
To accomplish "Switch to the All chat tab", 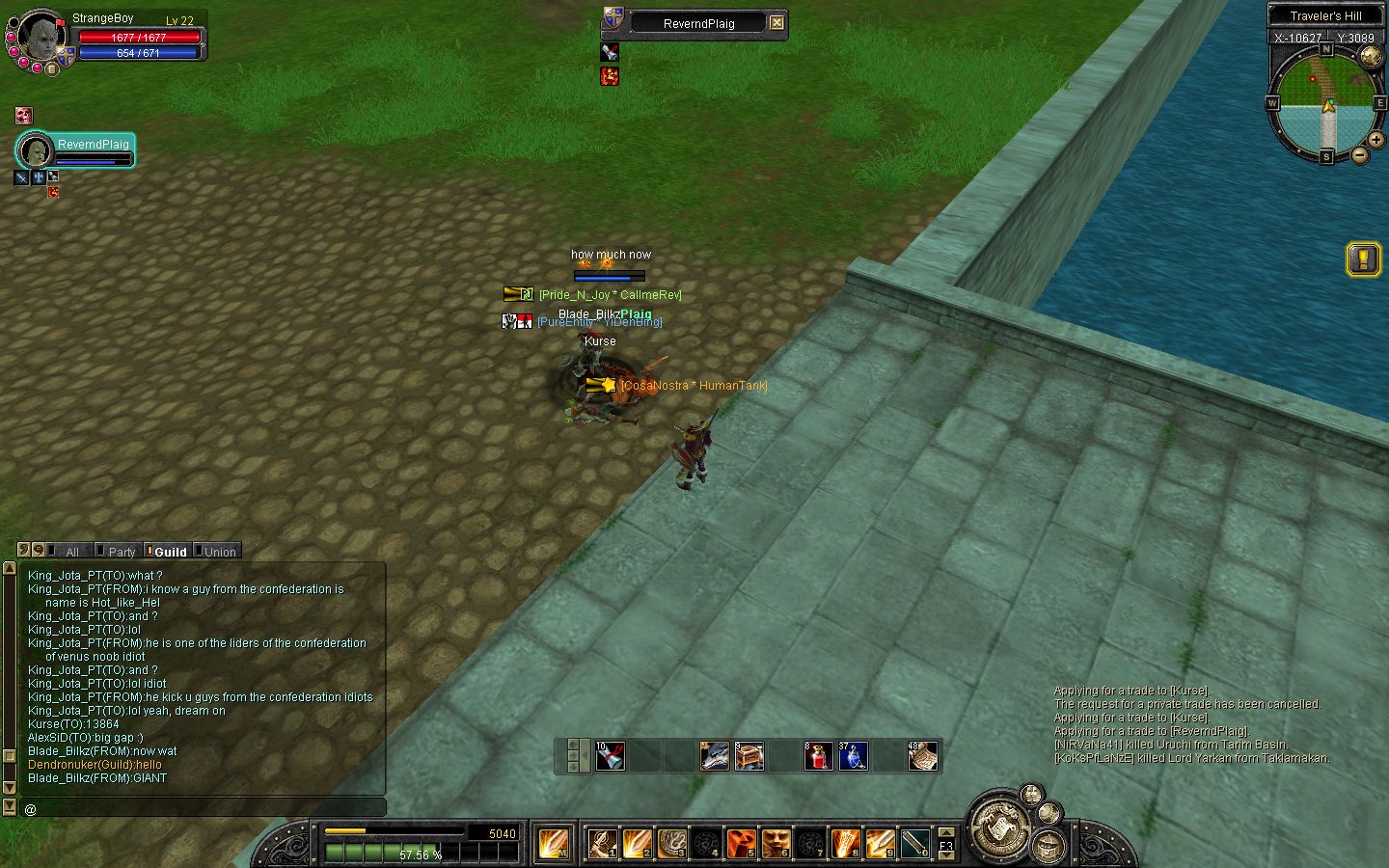I will pos(71,552).
